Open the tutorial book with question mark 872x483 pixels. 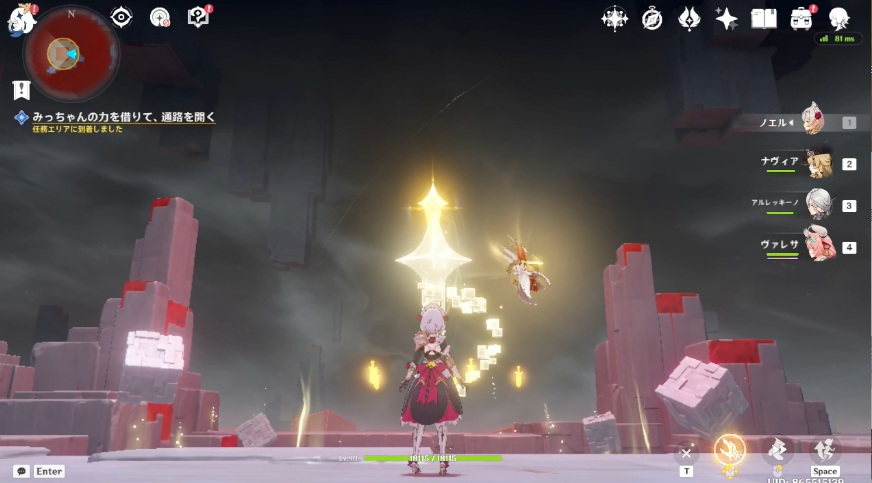click(x=198, y=17)
